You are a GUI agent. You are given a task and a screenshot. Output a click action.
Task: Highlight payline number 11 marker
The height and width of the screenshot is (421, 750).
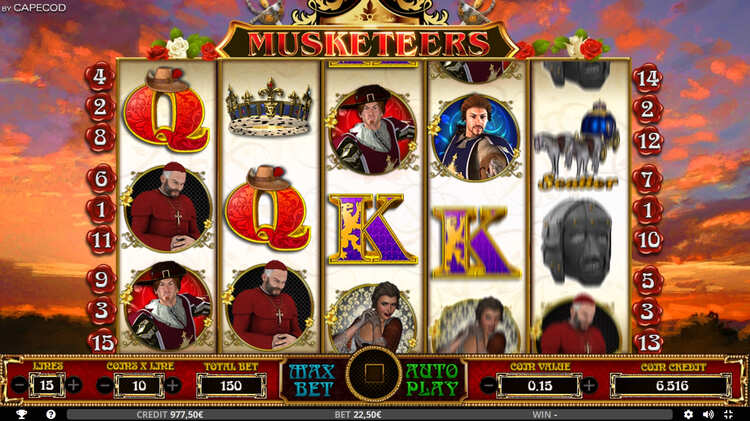[x=99, y=240]
